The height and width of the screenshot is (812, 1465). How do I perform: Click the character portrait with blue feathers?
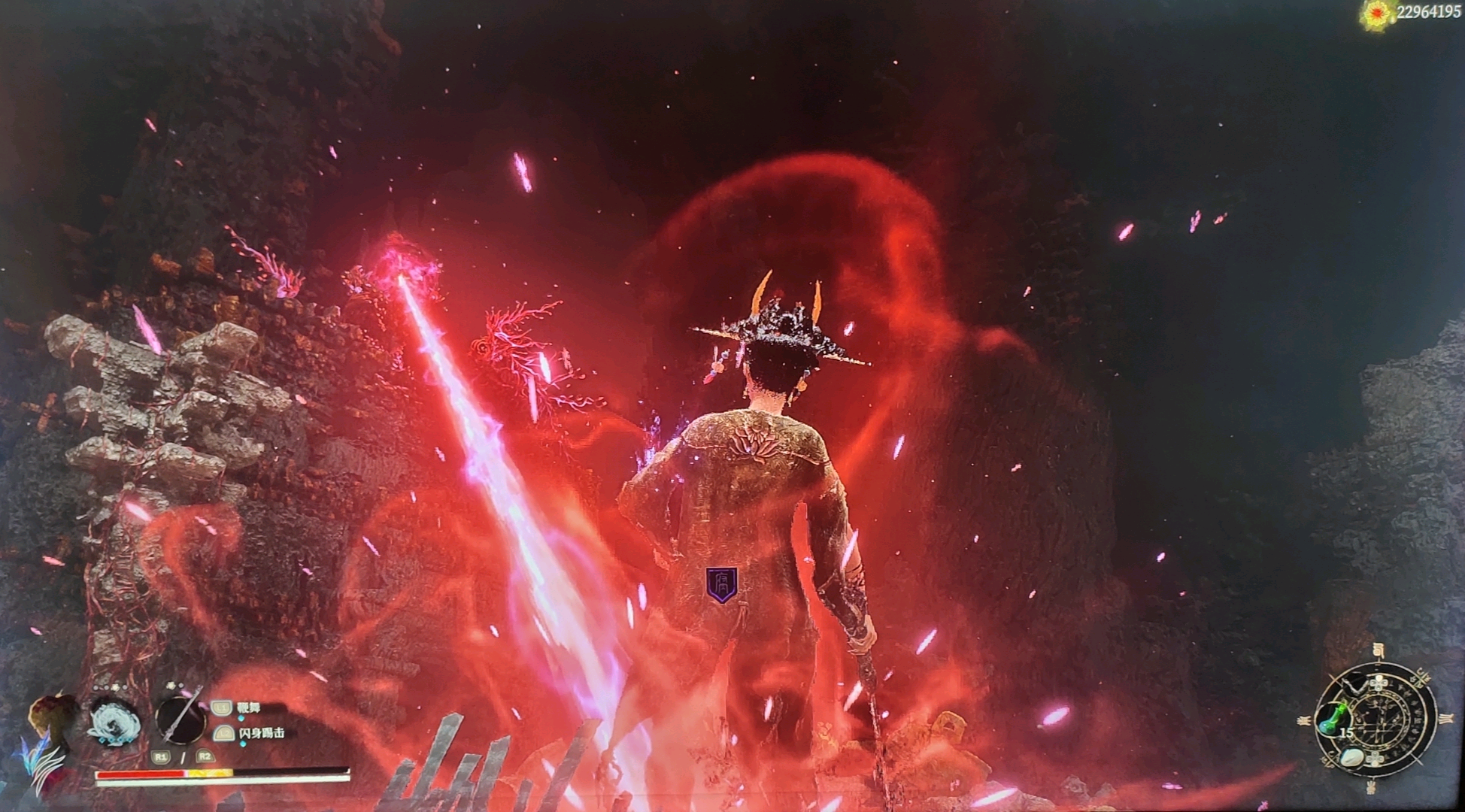51,741
